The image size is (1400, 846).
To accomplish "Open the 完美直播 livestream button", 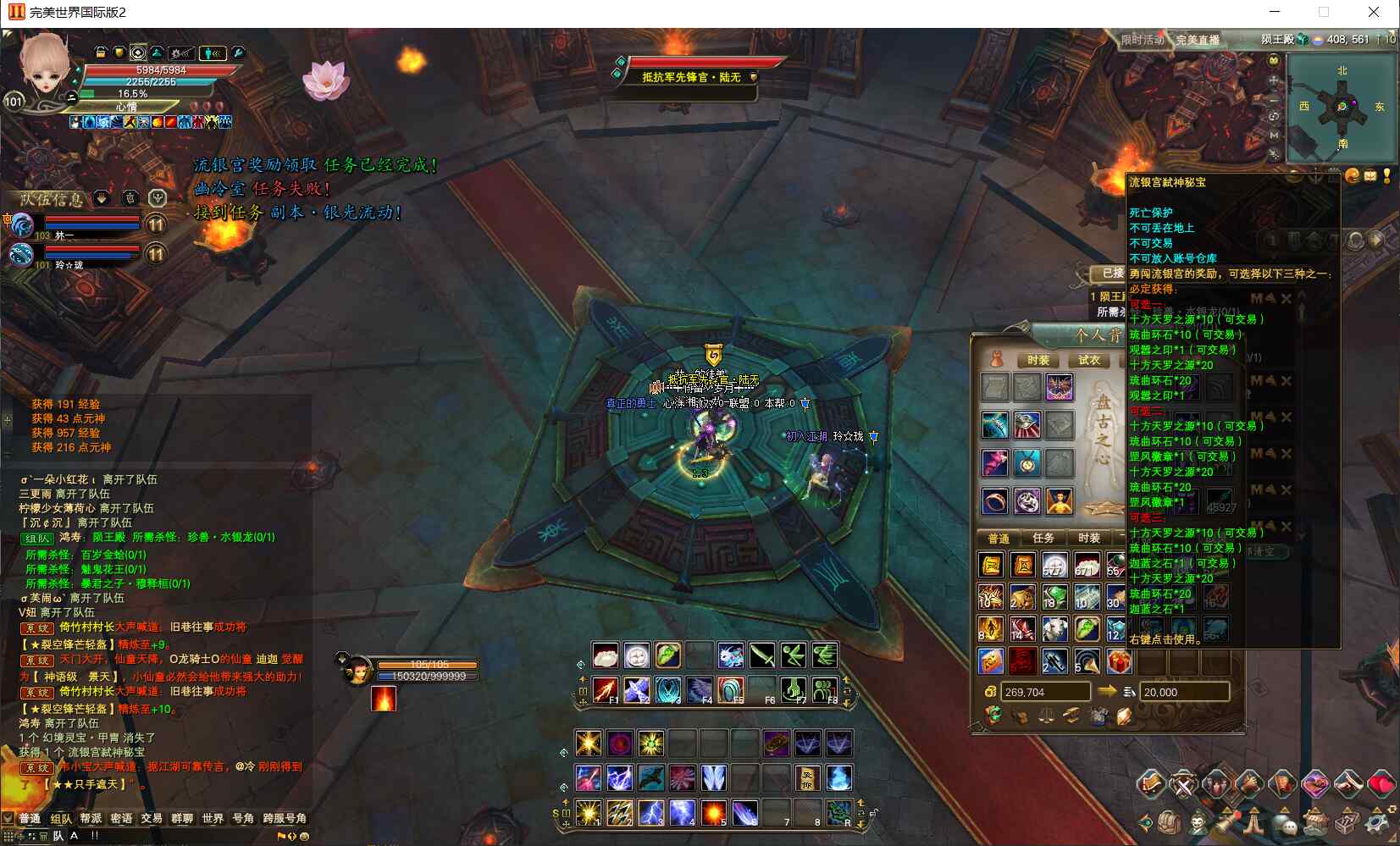I will pos(1198,40).
